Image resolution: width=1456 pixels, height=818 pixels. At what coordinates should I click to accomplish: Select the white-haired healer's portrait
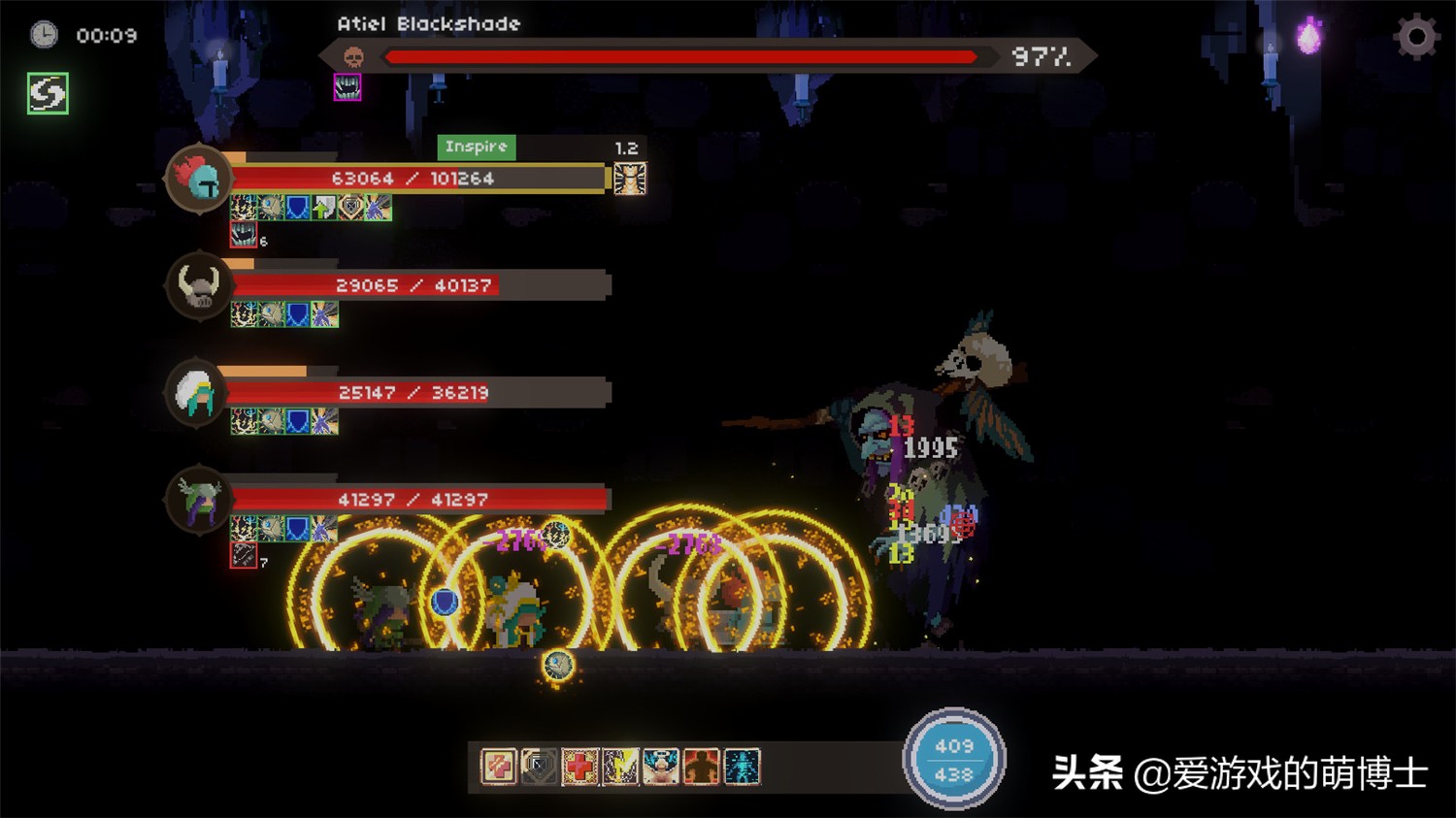pos(198,393)
